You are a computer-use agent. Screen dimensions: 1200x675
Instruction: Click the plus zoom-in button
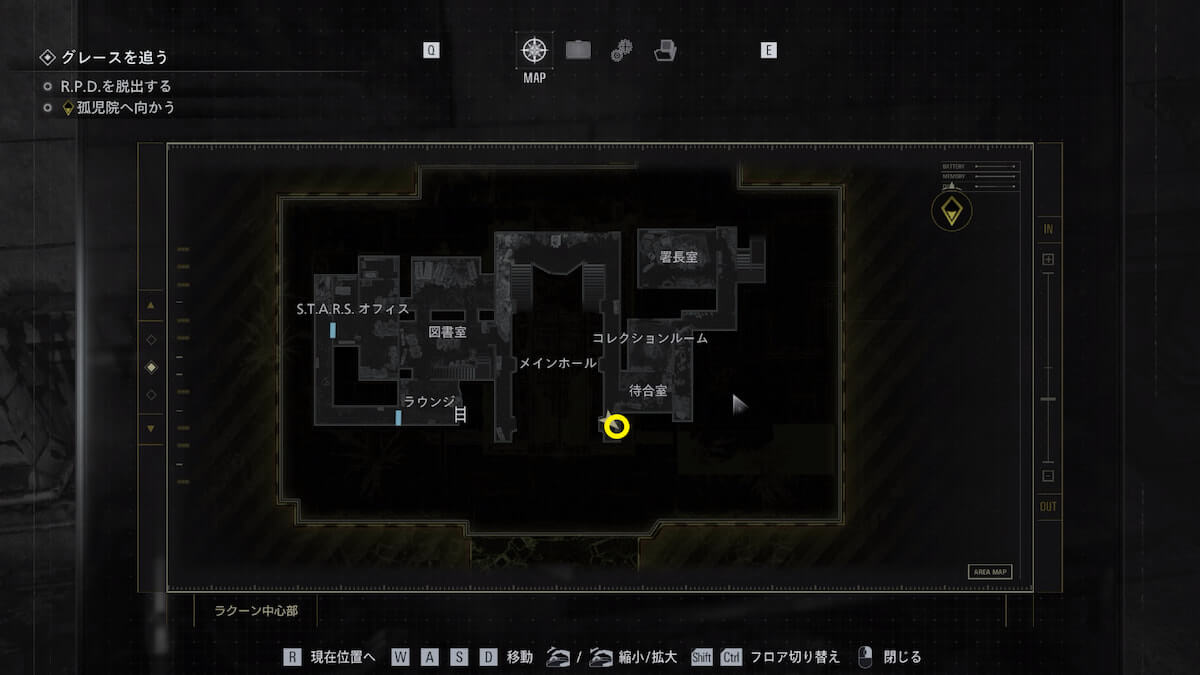pyautogui.click(x=1048, y=260)
